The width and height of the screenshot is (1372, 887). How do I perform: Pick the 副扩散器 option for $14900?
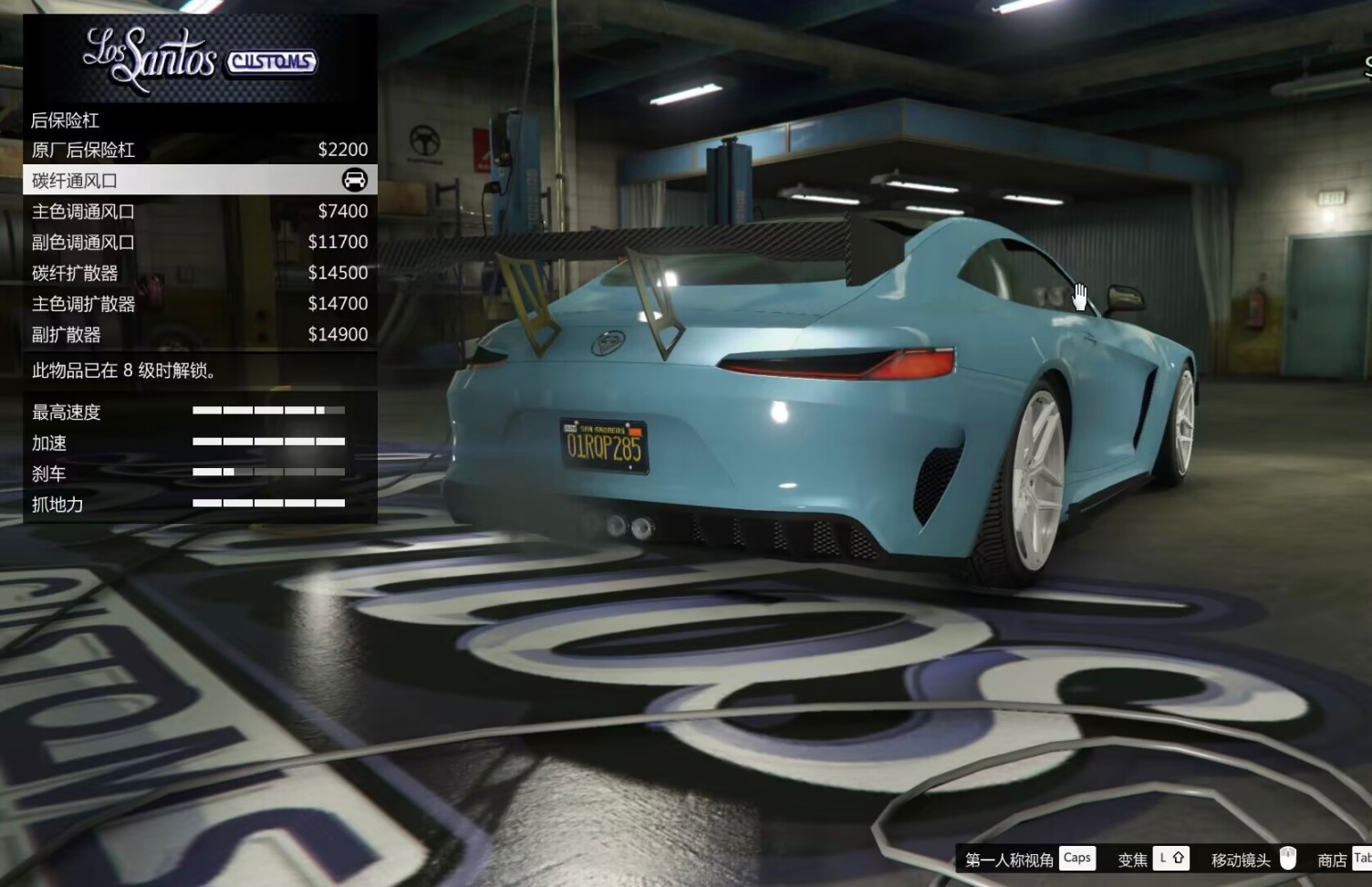click(x=199, y=334)
